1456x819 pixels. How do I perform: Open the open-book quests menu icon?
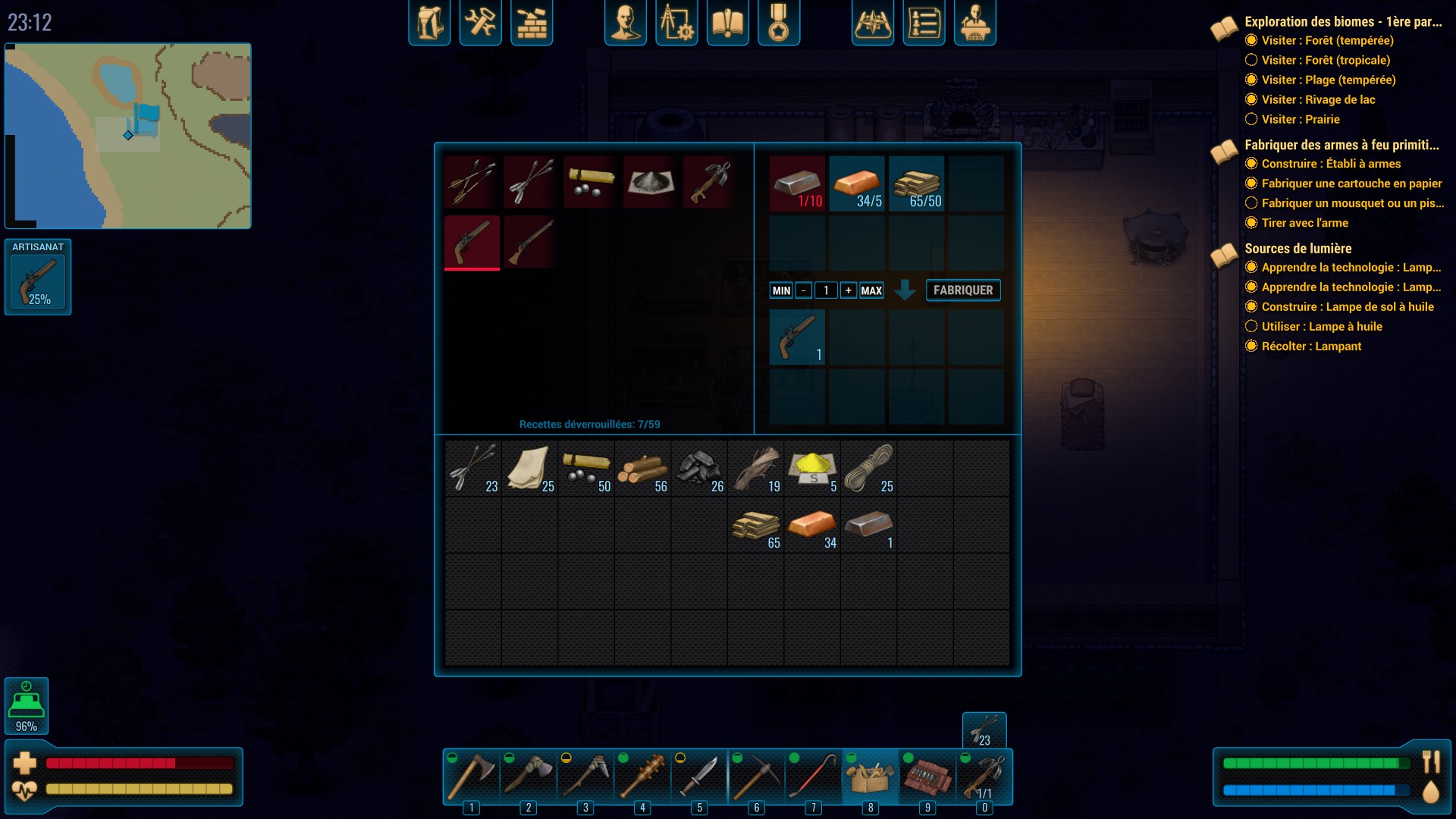(727, 23)
